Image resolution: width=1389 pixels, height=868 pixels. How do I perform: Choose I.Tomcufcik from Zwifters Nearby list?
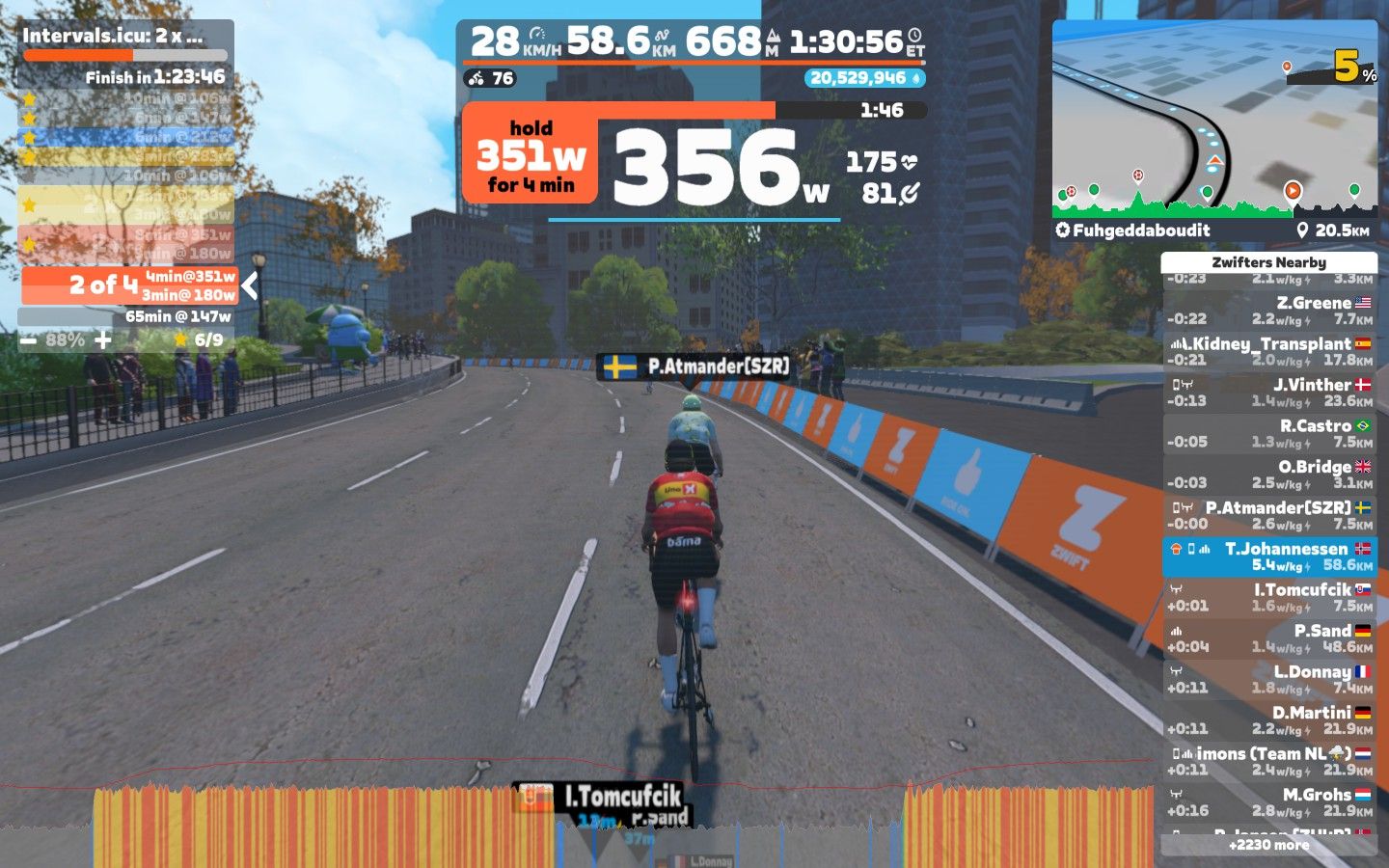tap(1269, 597)
